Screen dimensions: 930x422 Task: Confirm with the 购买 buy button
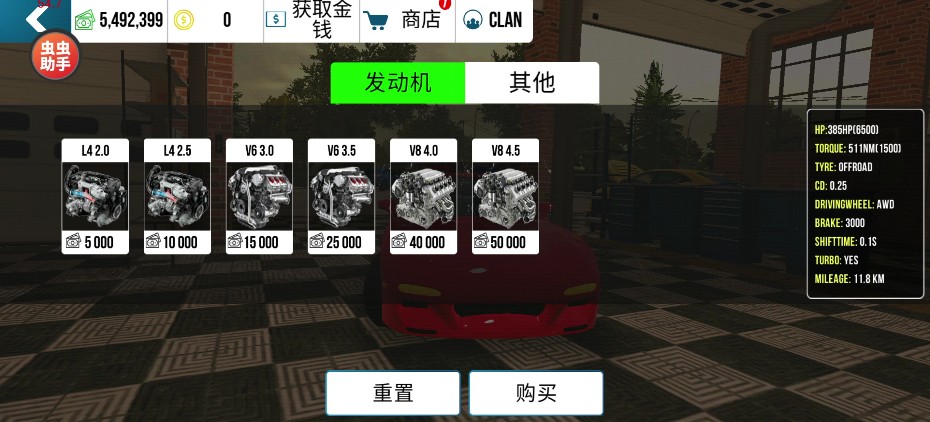click(x=536, y=393)
